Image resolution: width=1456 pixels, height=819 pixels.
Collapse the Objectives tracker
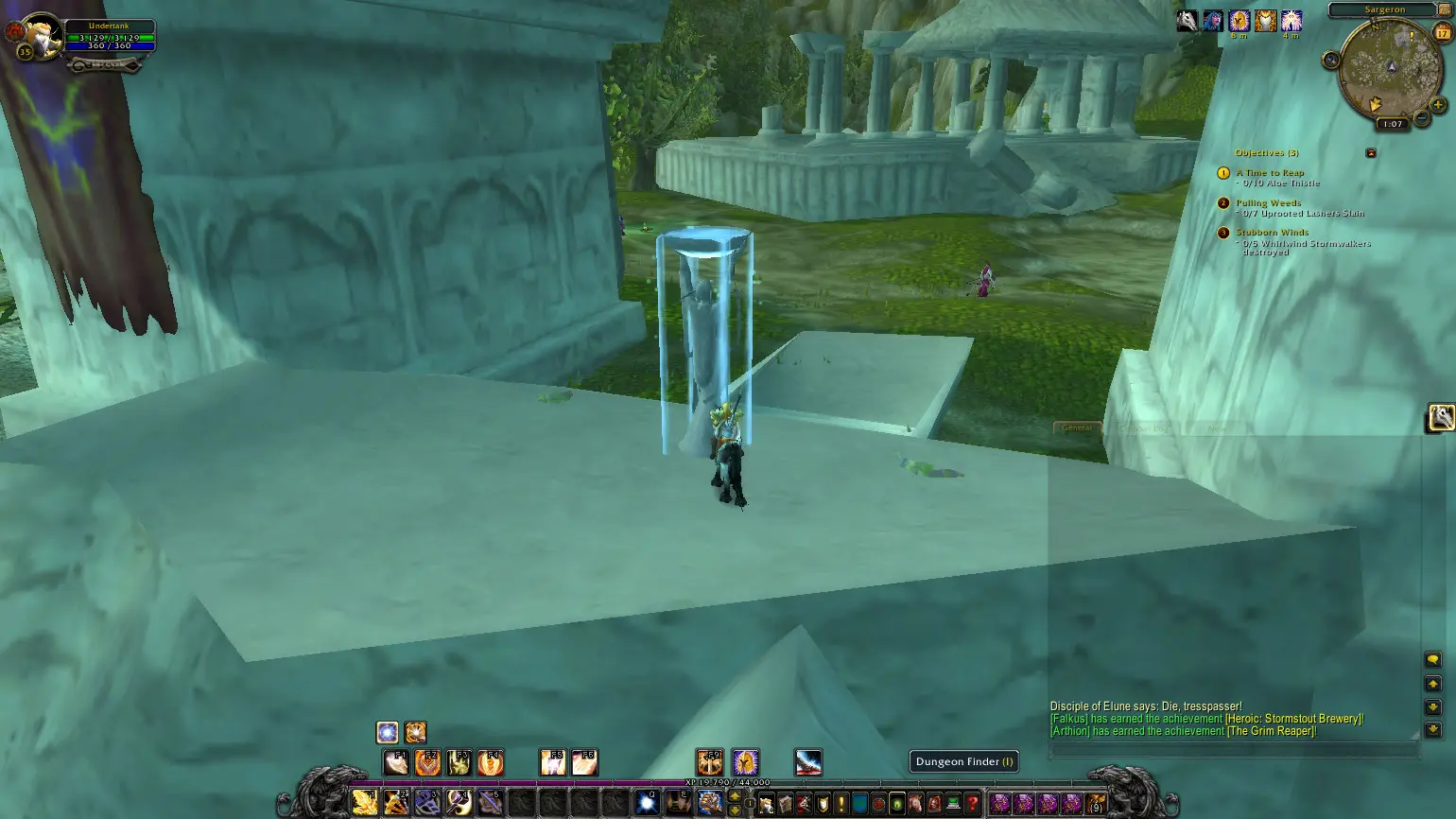1371,152
